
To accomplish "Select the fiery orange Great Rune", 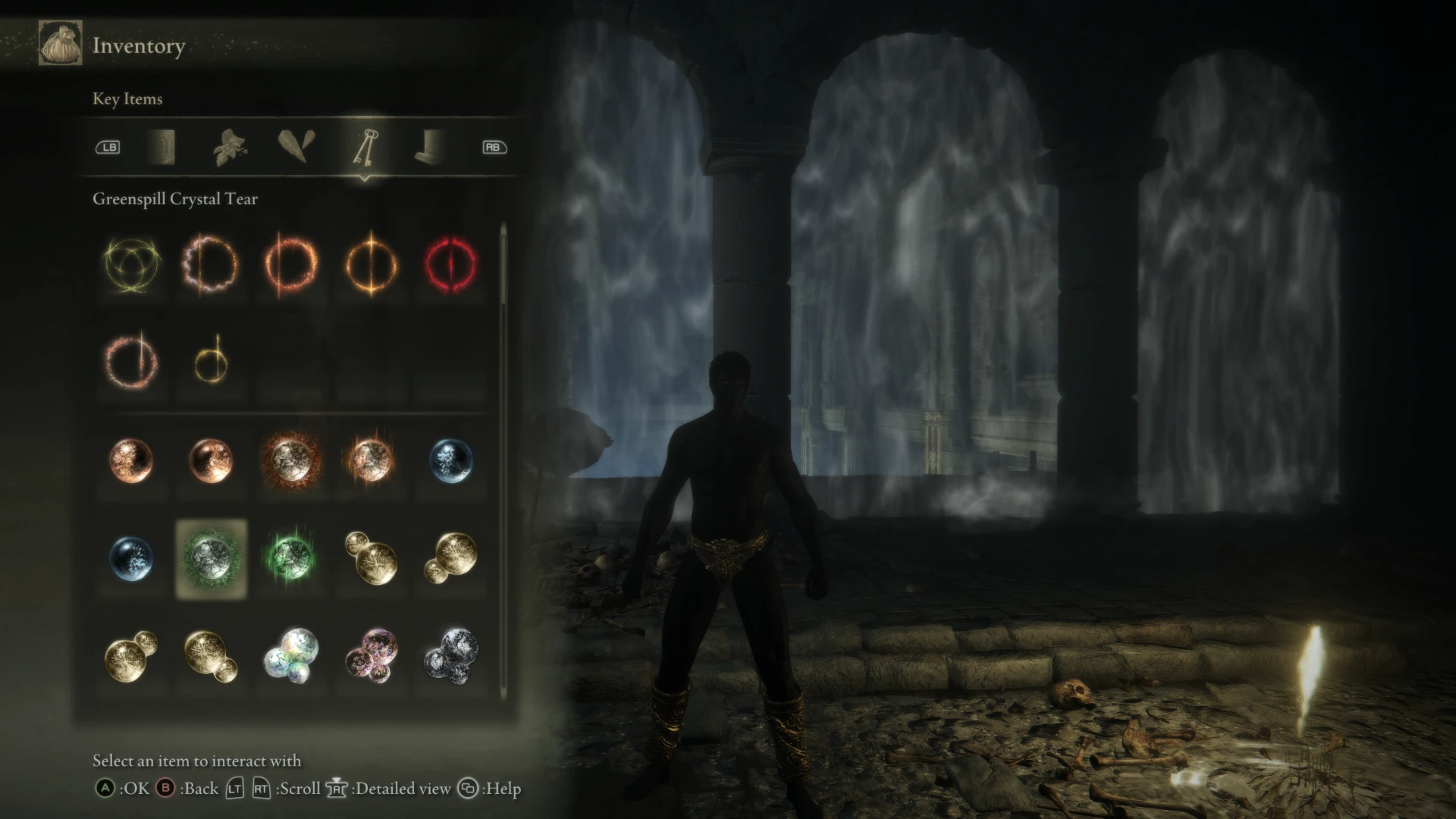I will coord(292,265).
